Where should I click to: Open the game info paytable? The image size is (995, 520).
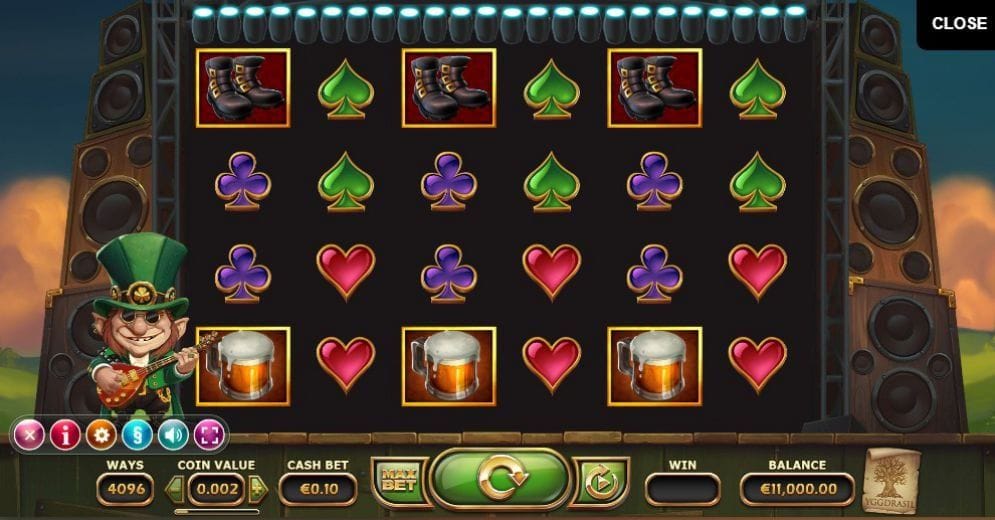click(x=65, y=435)
